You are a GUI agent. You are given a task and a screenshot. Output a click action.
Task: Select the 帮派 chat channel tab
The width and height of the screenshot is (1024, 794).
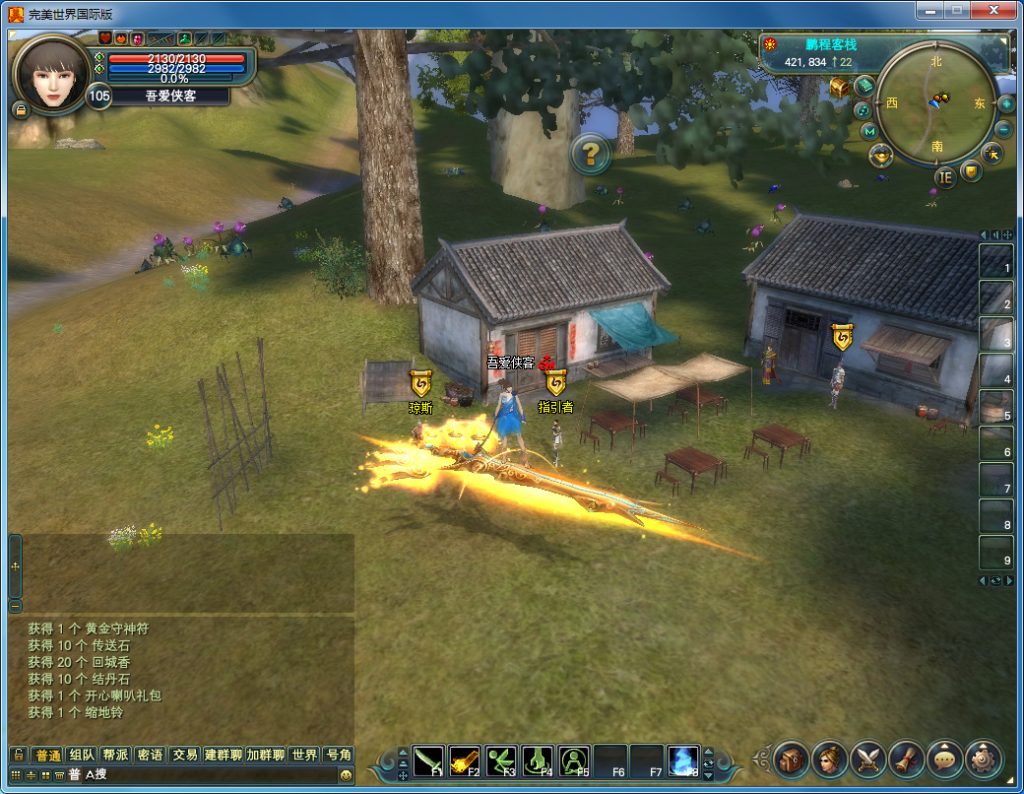click(x=115, y=755)
